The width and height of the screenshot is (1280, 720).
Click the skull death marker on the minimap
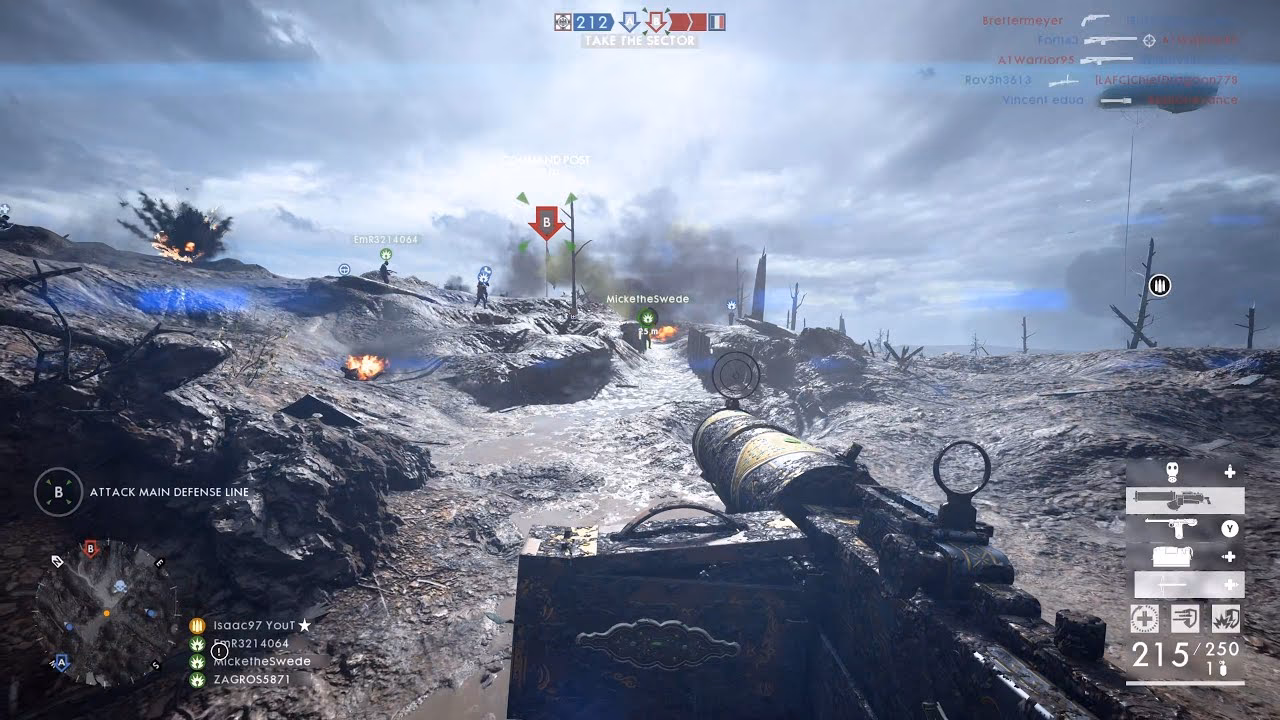point(120,587)
